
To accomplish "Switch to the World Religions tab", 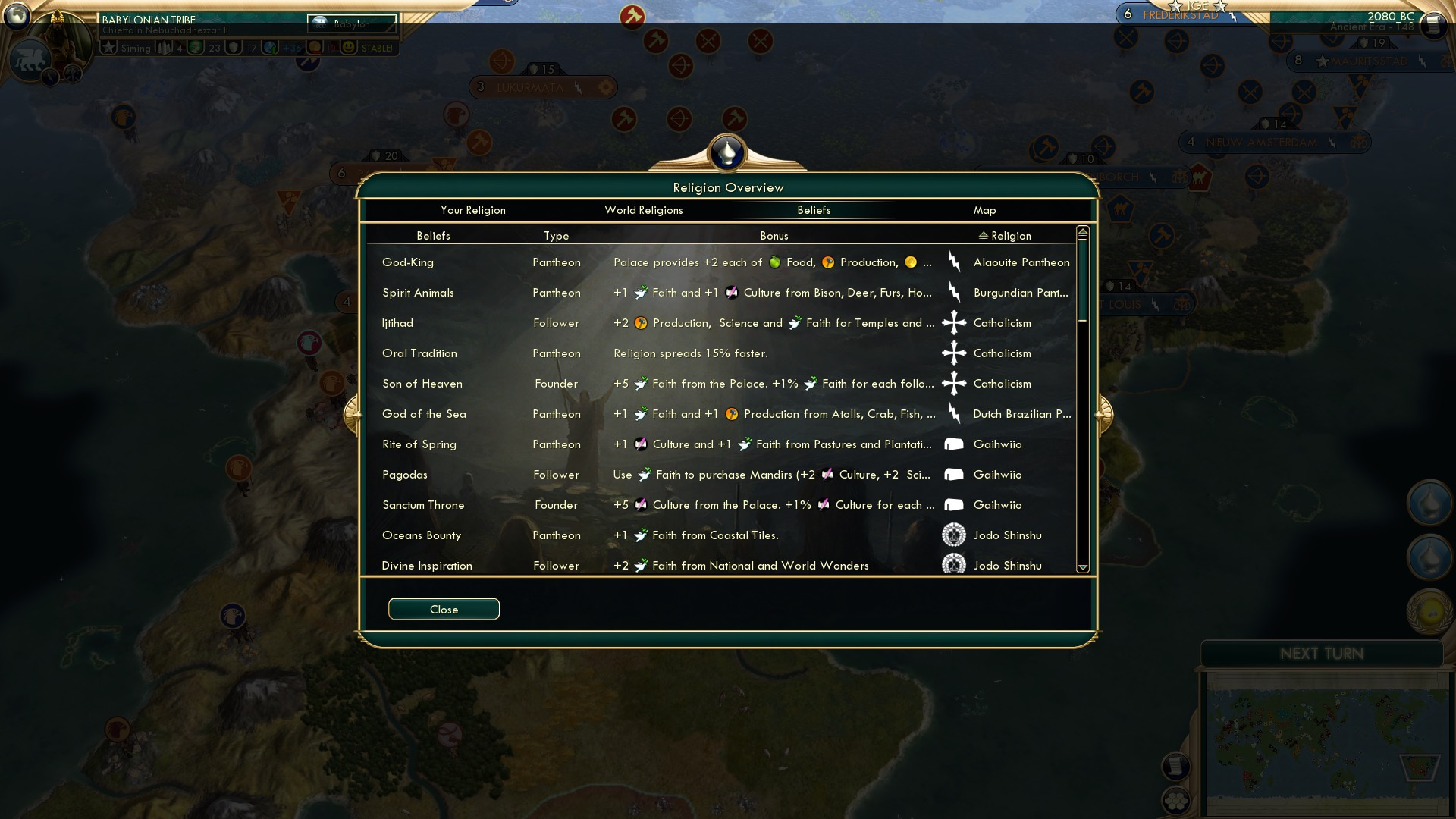I will point(644,210).
